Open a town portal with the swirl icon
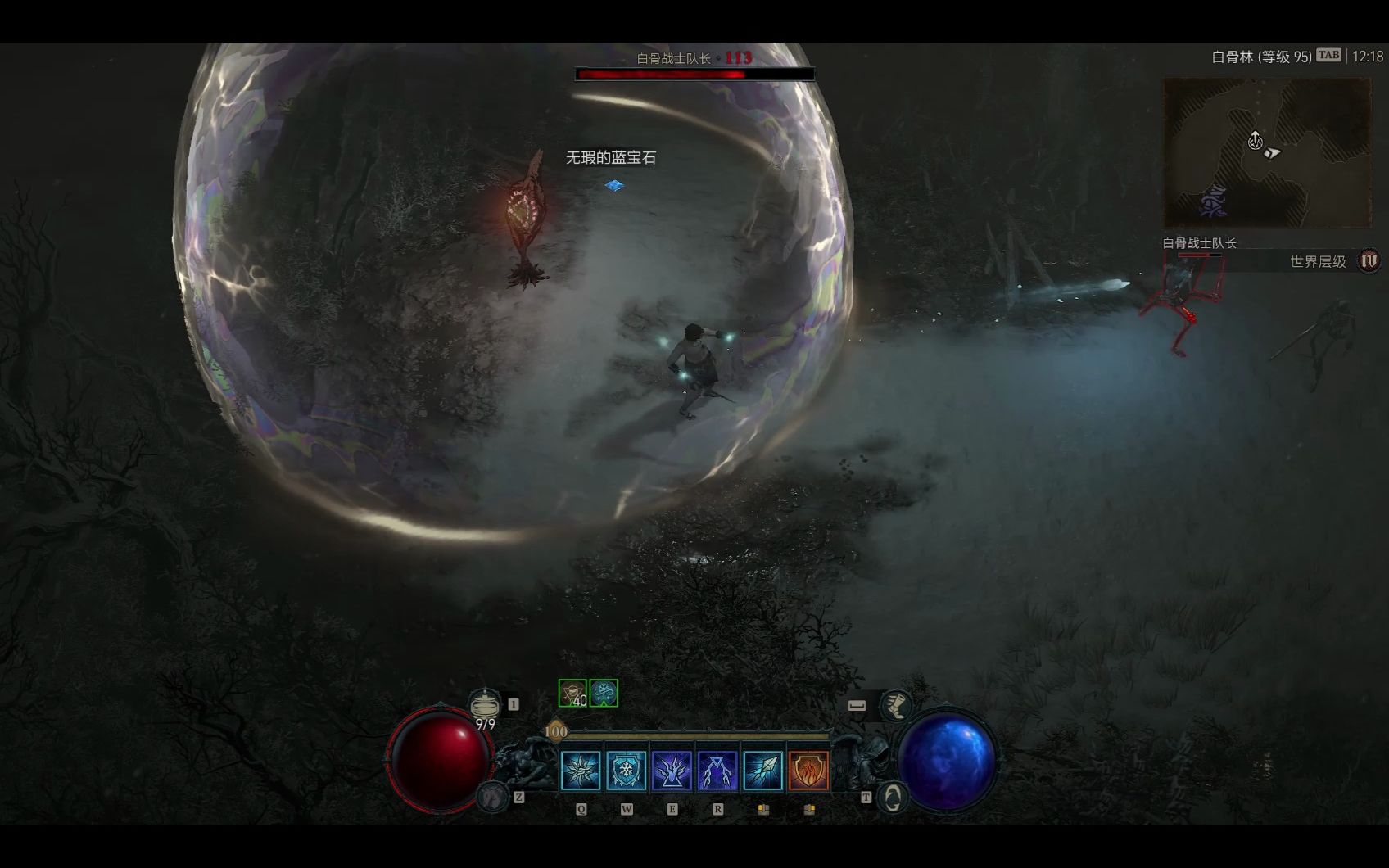Screen dimensions: 1389x868 click(893, 797)
